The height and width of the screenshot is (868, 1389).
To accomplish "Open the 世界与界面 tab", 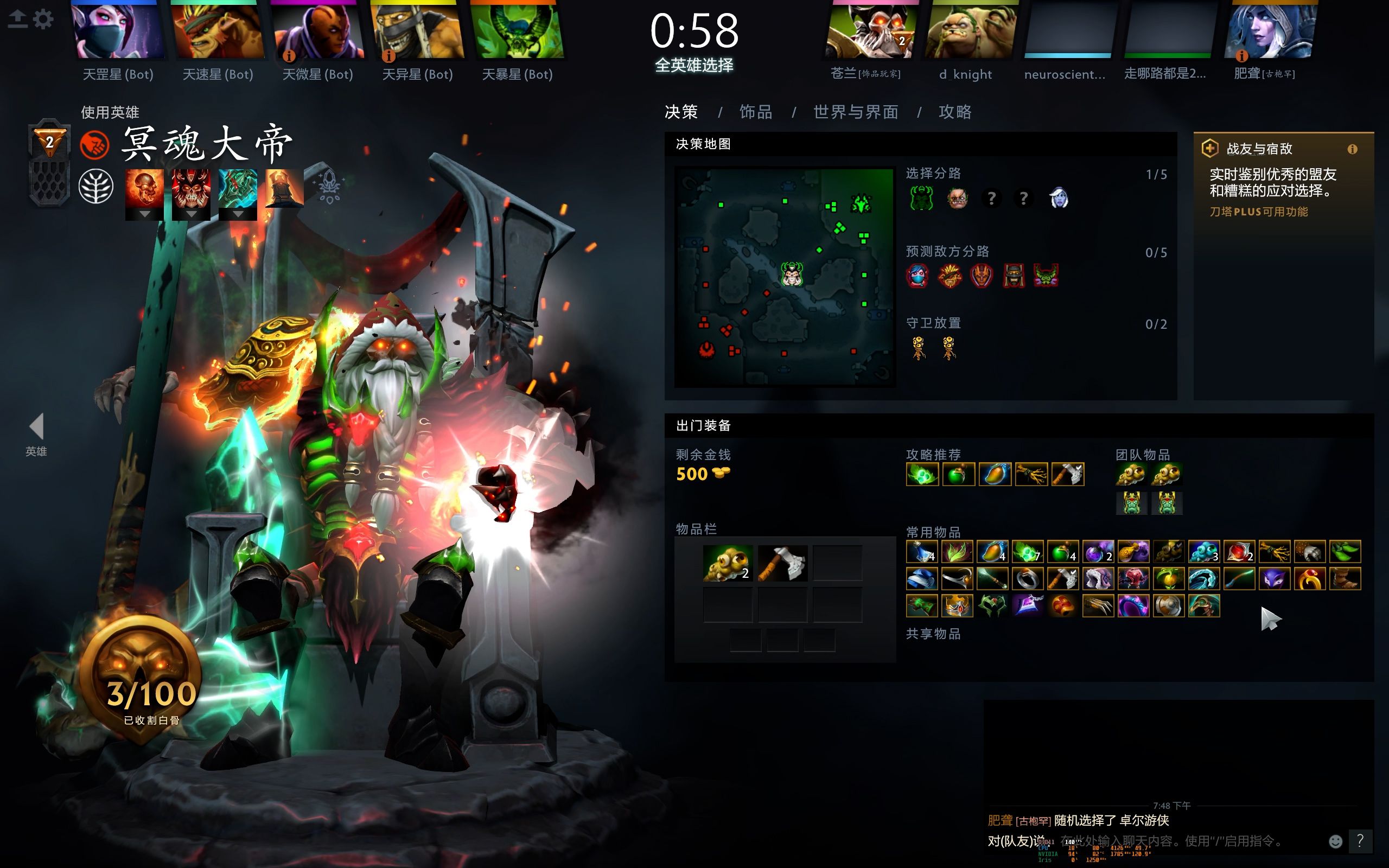I will click(855, 112).
